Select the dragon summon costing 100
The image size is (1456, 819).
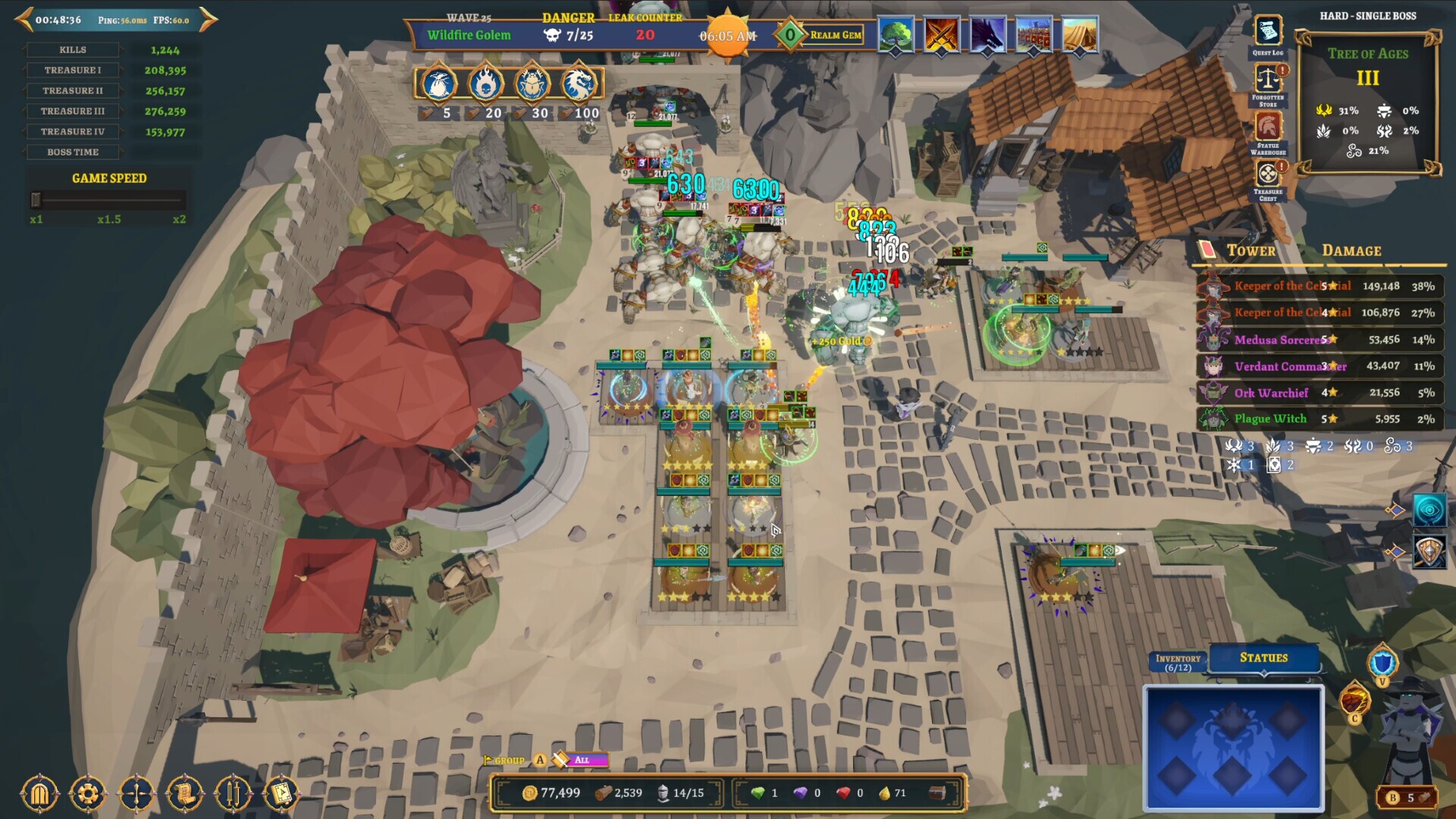(579, 84)
